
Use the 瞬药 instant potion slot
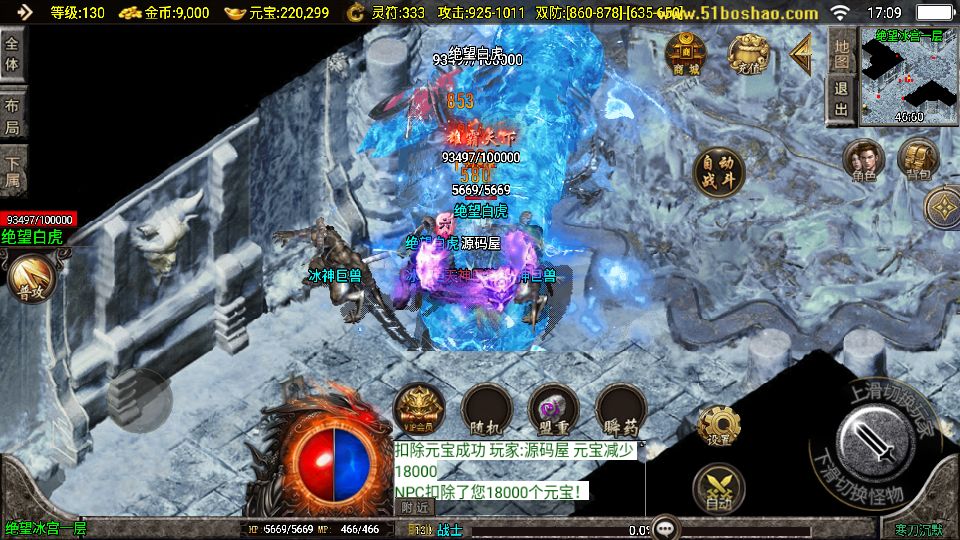[620, 408]
